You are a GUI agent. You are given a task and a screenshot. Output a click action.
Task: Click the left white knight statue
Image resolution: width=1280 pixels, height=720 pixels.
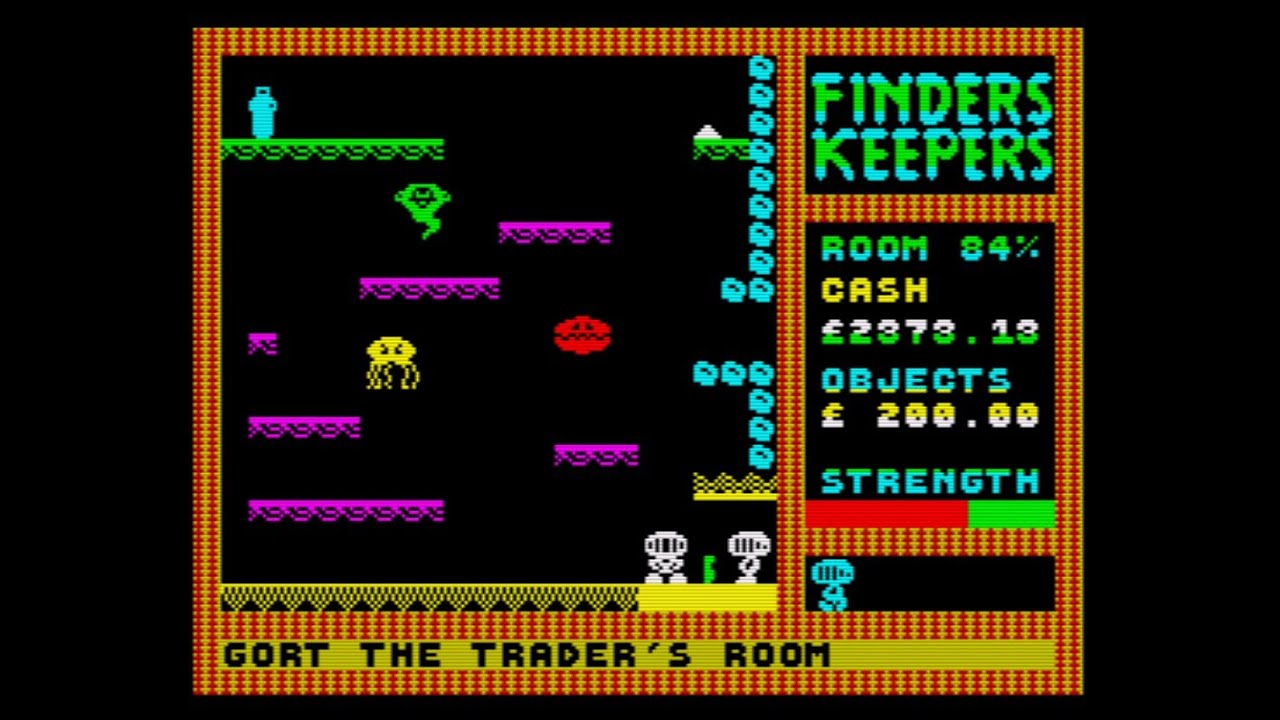pos(666,555)
